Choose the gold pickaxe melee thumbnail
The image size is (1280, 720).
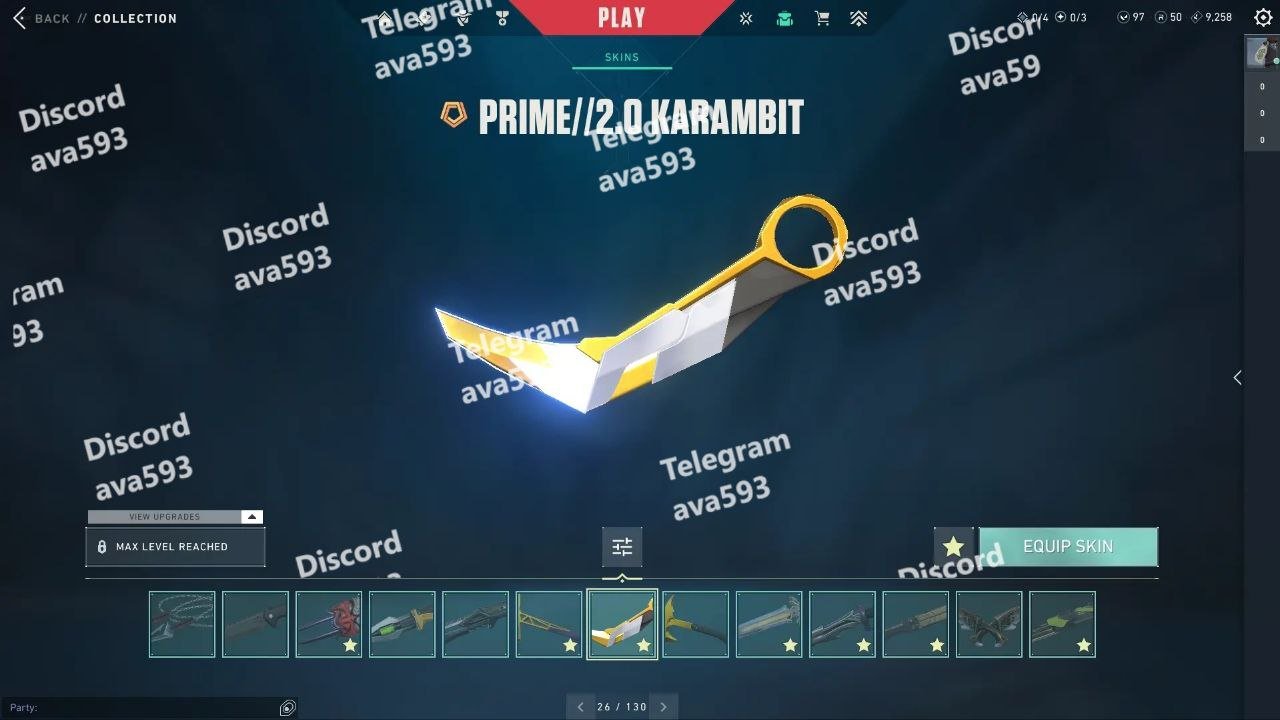pyautogui.click(x=695, y=624)
